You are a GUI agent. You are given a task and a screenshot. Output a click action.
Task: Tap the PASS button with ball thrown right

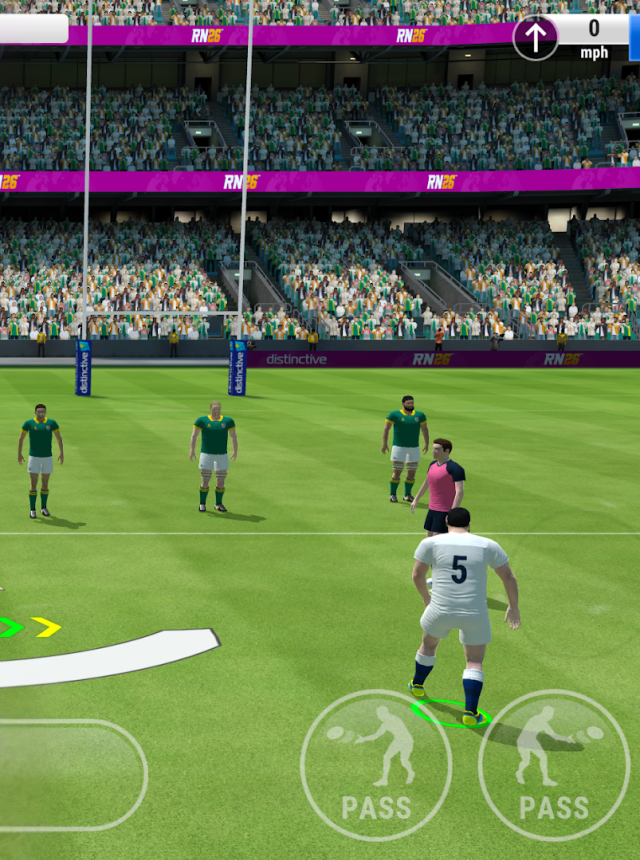(x=554, y=765)
